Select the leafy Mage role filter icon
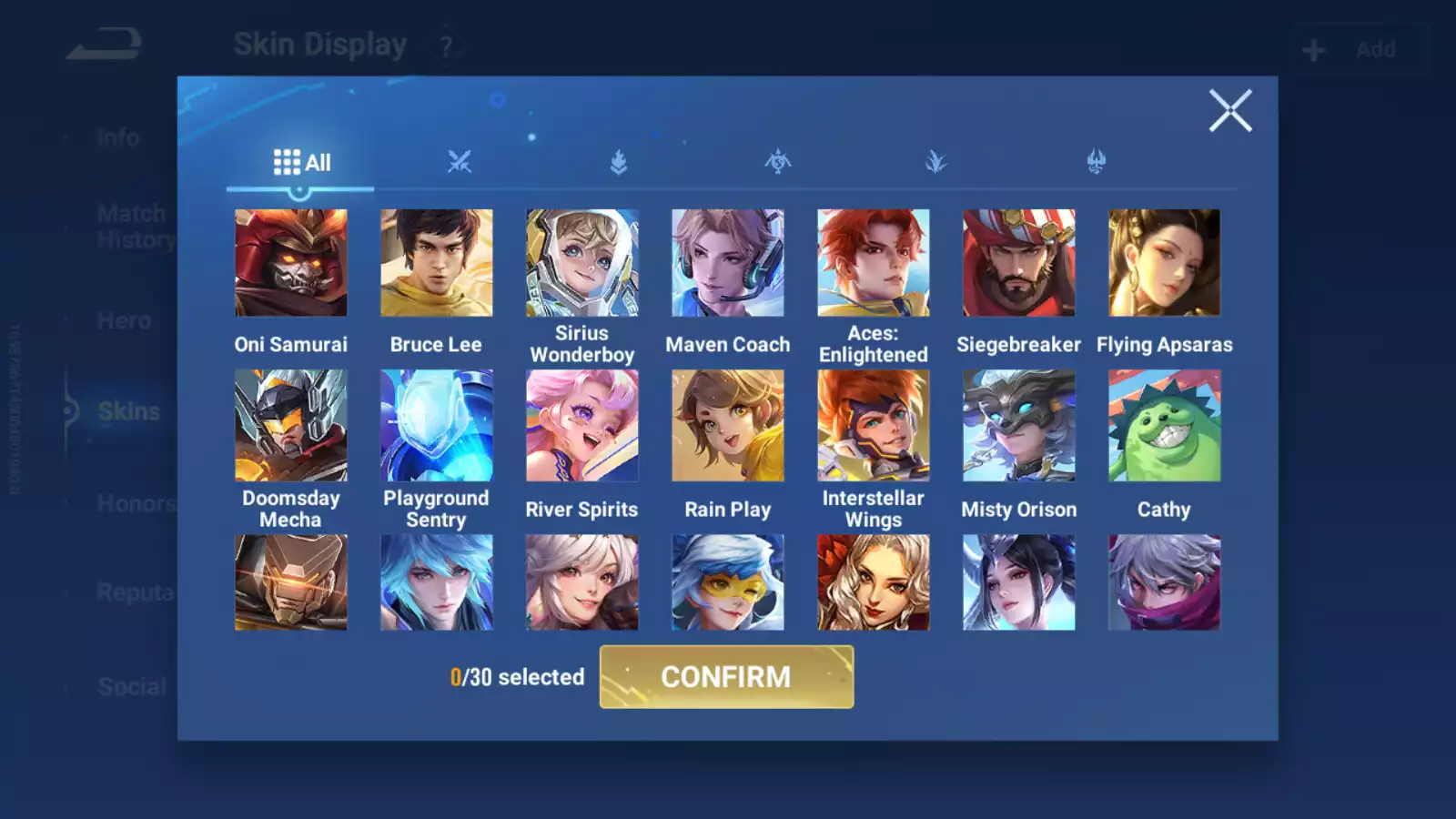The width and height of the screenshot is (1456, 819). 937,162
